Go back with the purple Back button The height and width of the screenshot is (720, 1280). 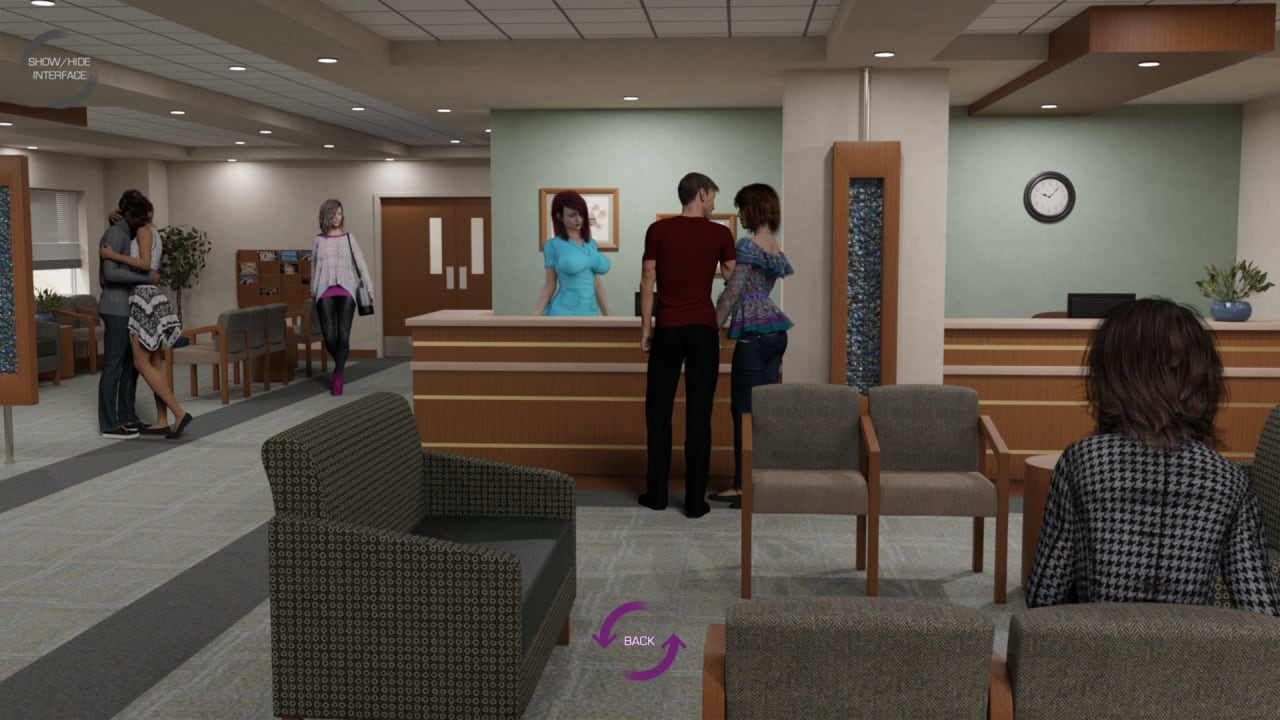(x=639, y=640)
